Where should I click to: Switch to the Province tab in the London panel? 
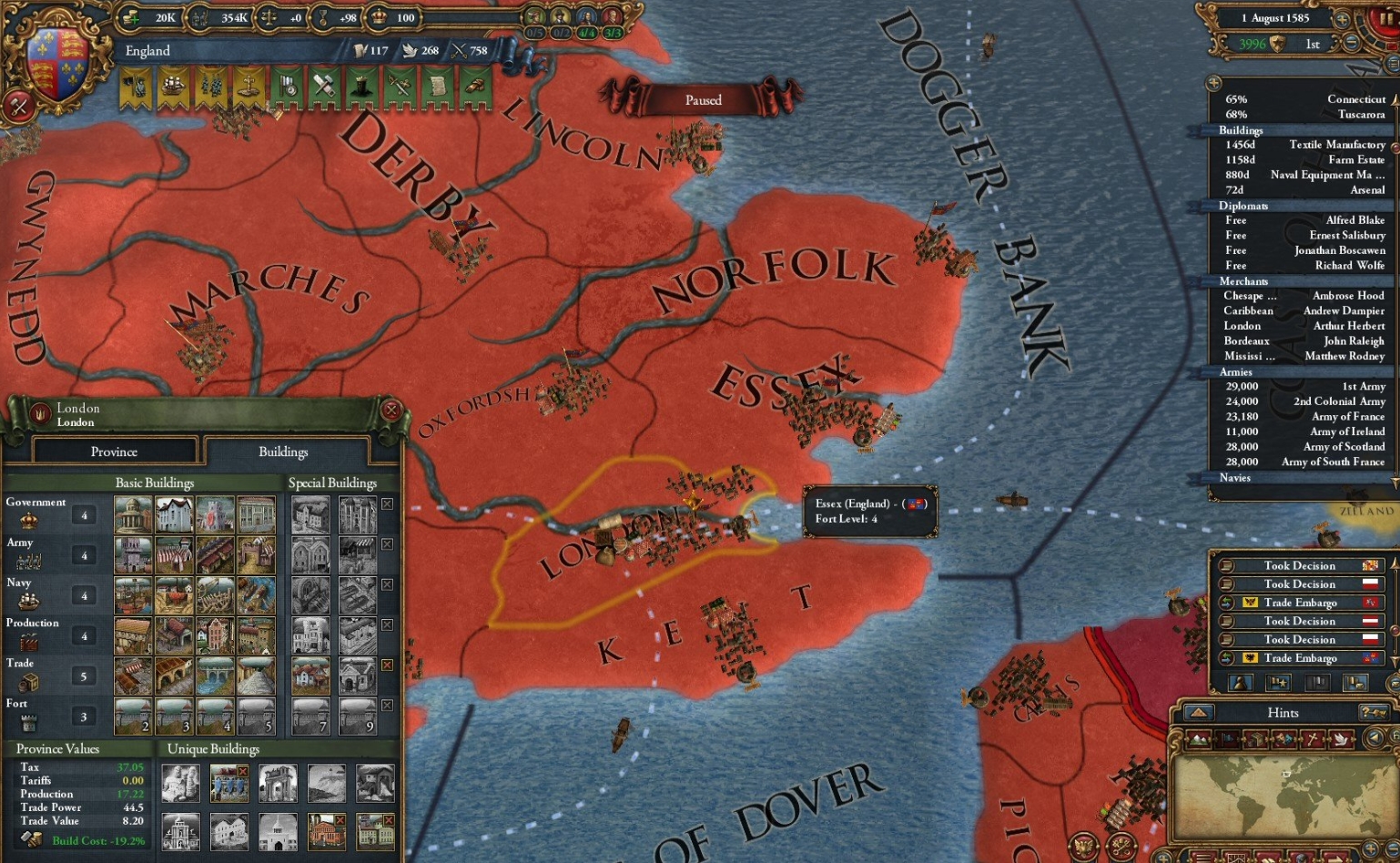(114, 452)
